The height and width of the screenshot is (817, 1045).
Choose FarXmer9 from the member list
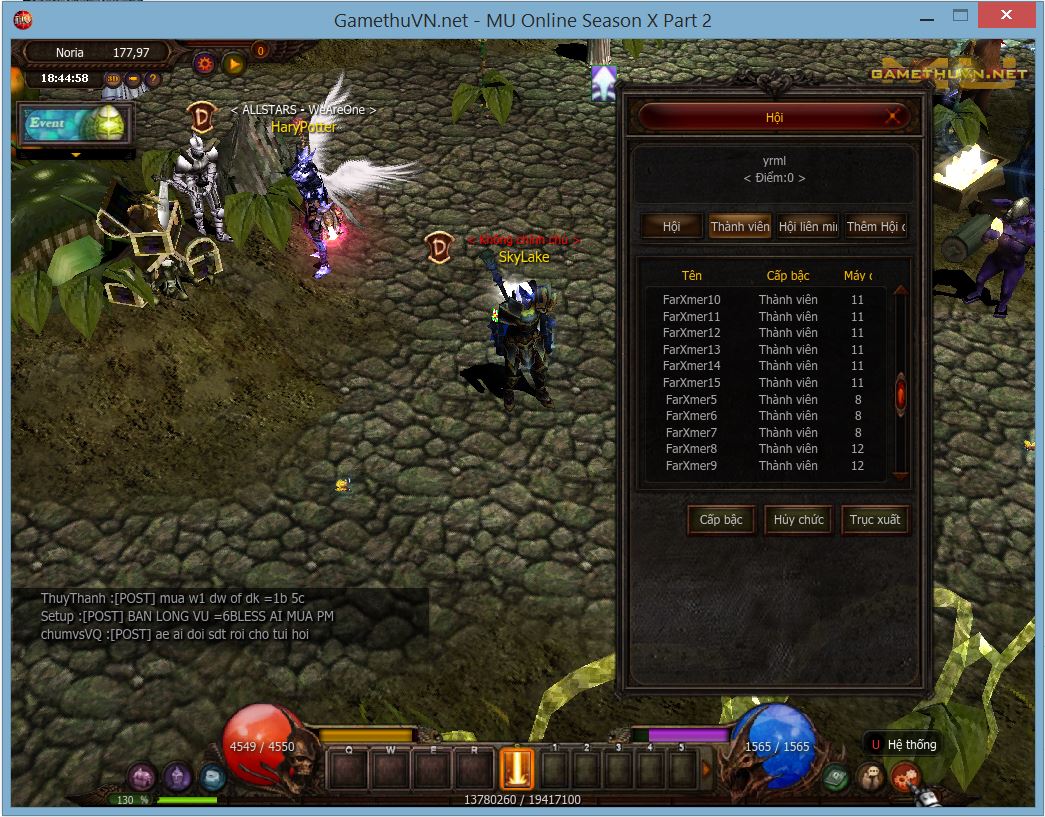(691, 466)
